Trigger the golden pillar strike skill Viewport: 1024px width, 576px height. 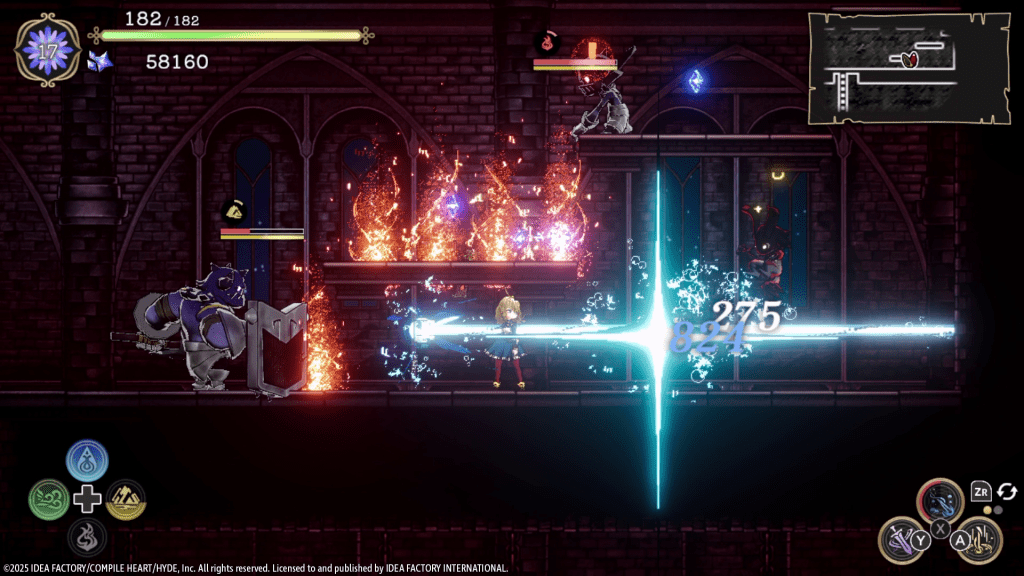[x=980, y=539]
